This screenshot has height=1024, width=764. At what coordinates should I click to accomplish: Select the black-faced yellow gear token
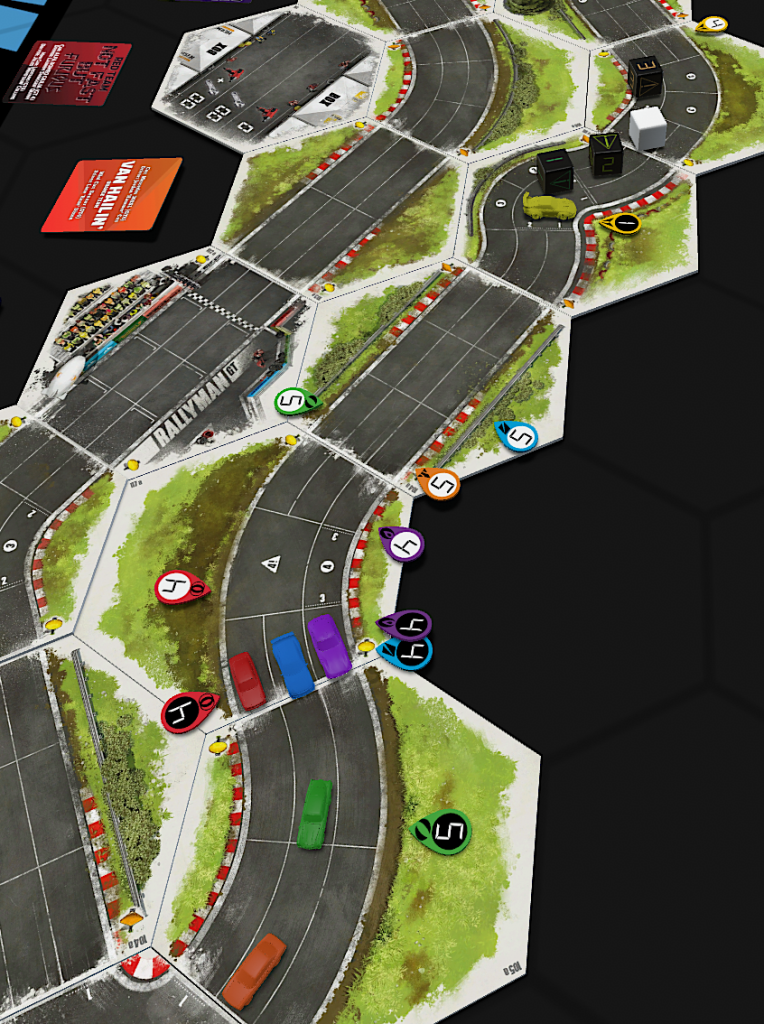[620, 223]
